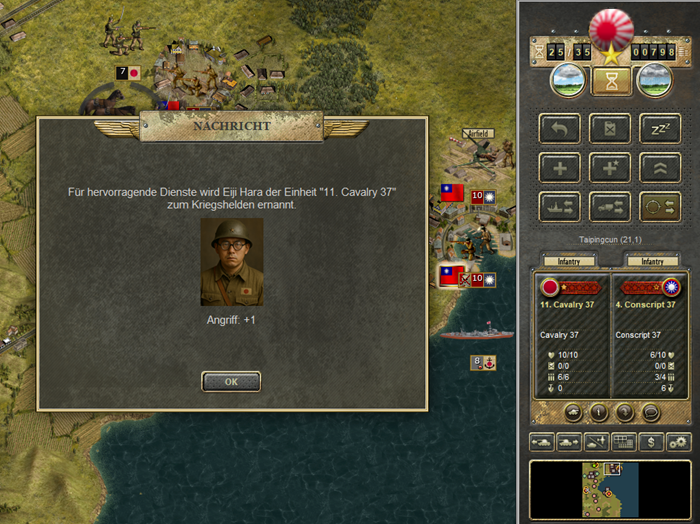
Task: Upgrade the unit with the double chevron button
Action: click(x=659, y=167)
